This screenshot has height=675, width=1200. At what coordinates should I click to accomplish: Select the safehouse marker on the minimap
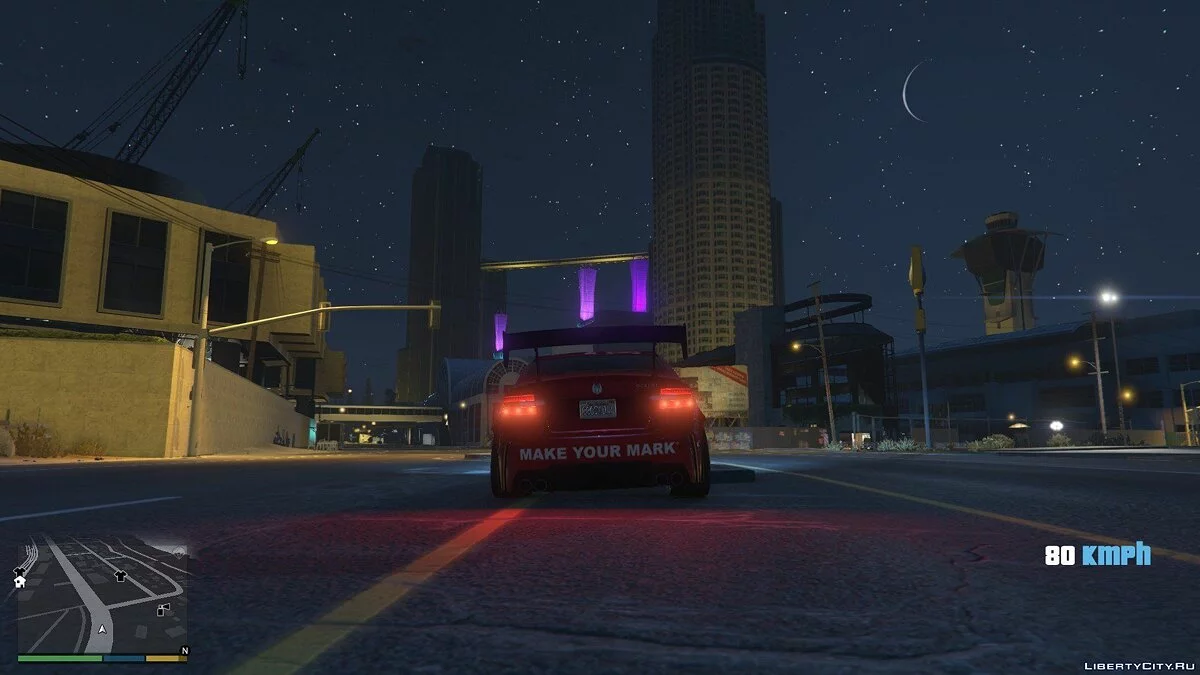pos(19,582)
